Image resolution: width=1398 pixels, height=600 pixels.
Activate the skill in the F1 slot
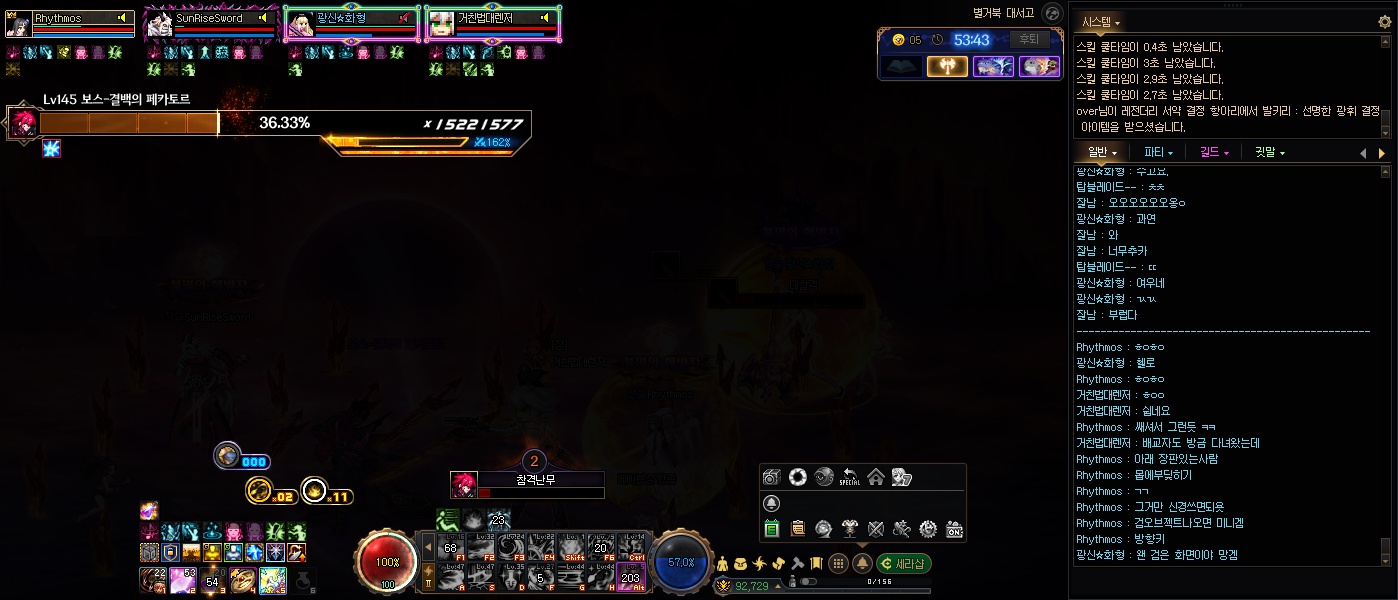click(451, 546)
